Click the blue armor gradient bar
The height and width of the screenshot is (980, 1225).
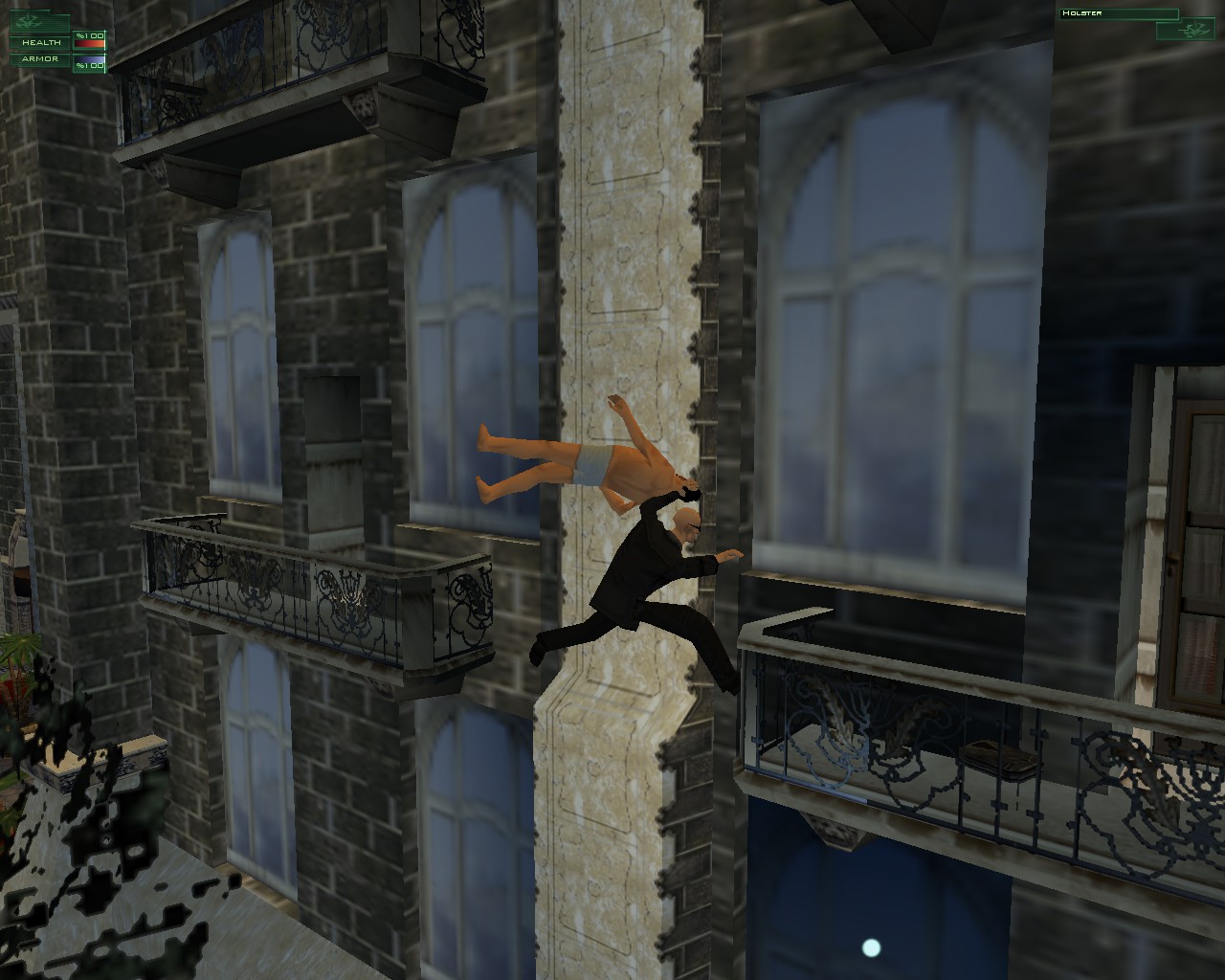[x=90, y=58]
